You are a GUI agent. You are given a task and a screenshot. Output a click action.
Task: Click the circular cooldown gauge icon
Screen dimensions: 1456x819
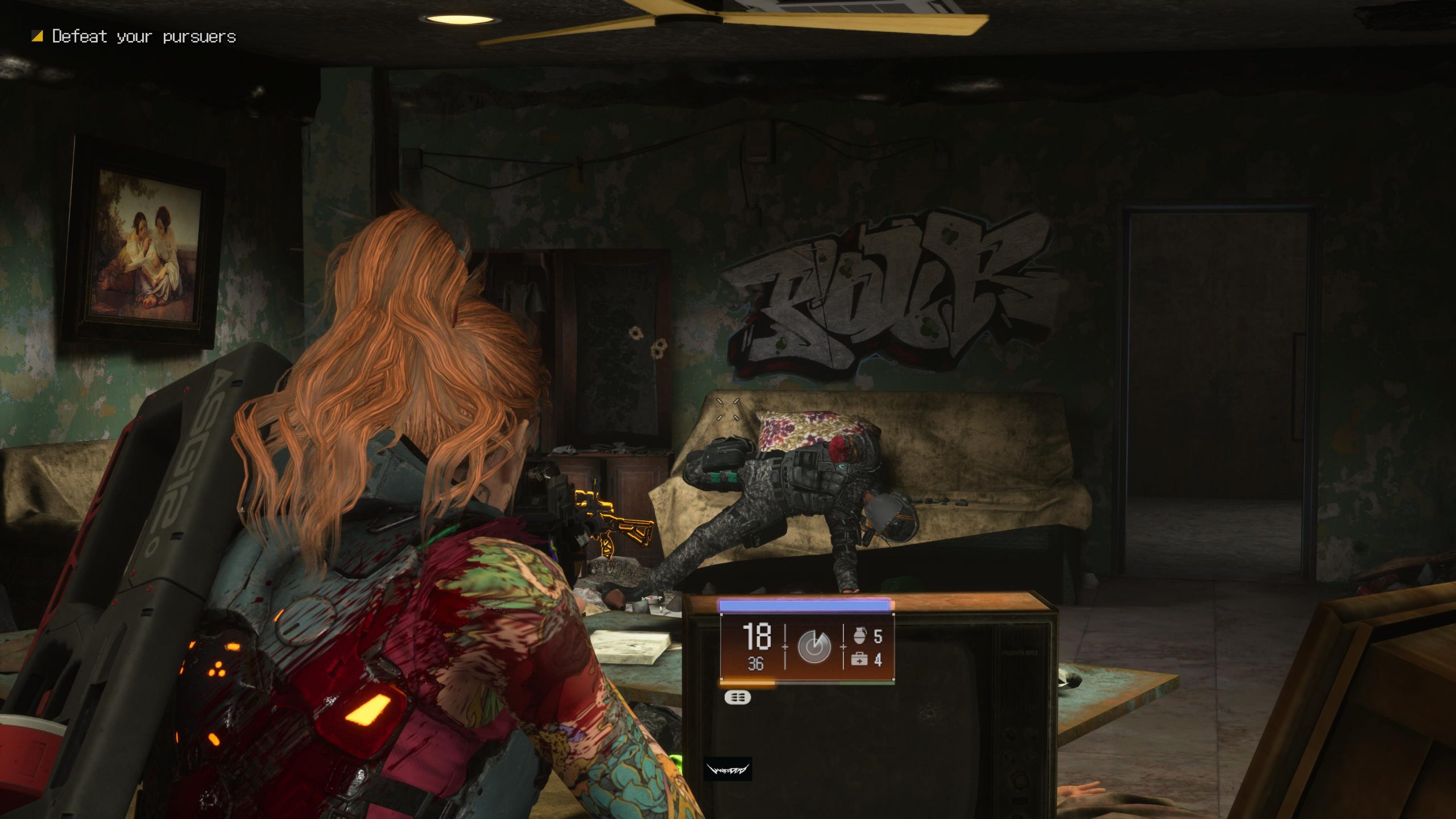pos(814,647)
